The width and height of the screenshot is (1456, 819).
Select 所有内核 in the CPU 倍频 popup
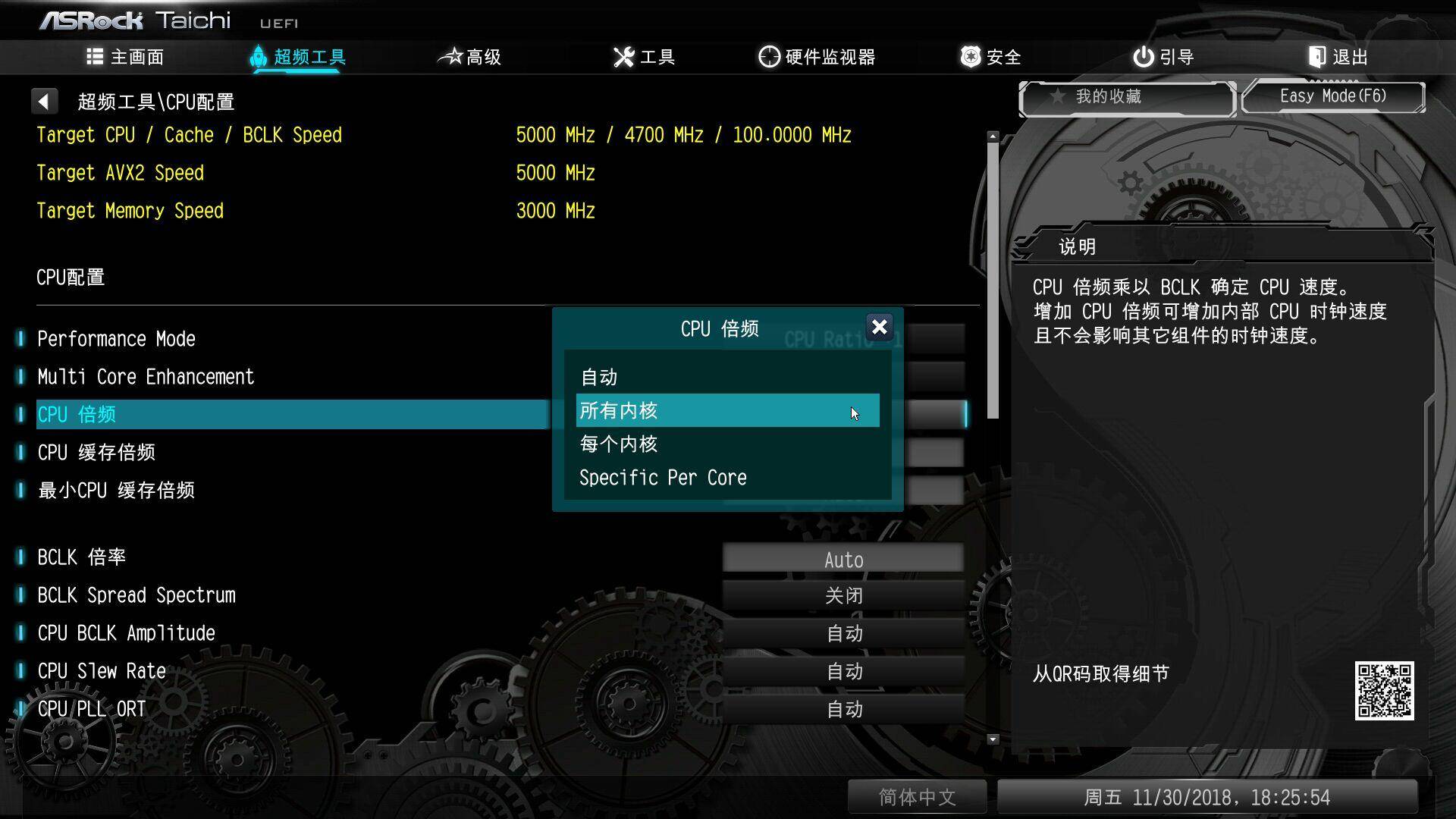[x=726, y=410]
